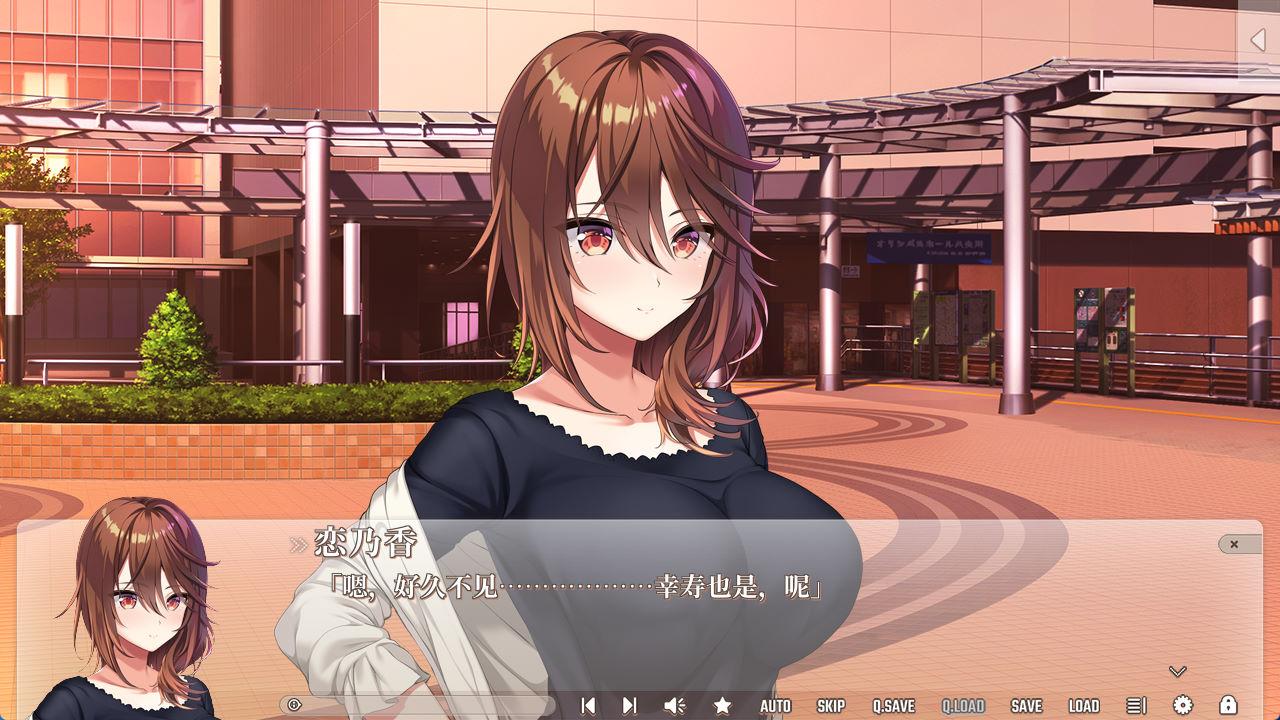The height and width of the screenshot is (720, 1280).
Task: Quick save with Q.SAVE
Action: [893, 706]
